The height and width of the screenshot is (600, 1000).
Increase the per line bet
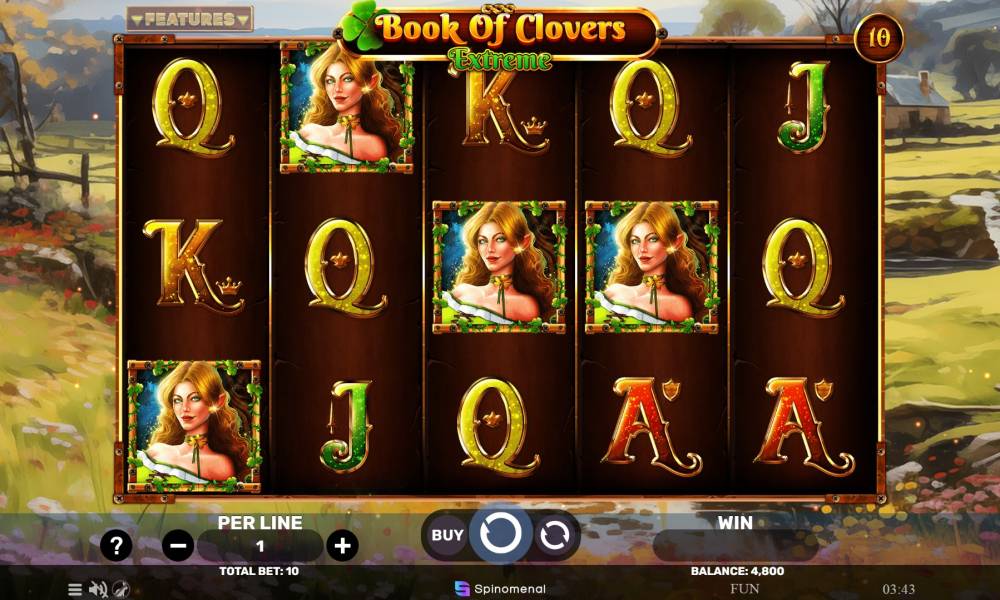coord(342,546)
